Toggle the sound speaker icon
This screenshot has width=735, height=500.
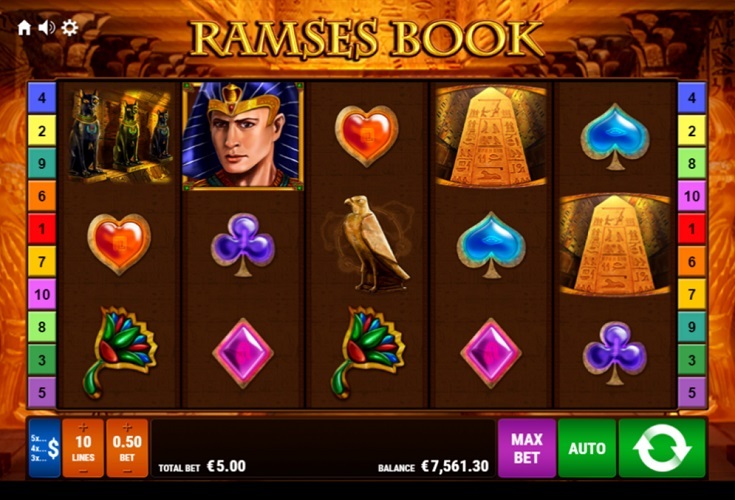[46, 27]
